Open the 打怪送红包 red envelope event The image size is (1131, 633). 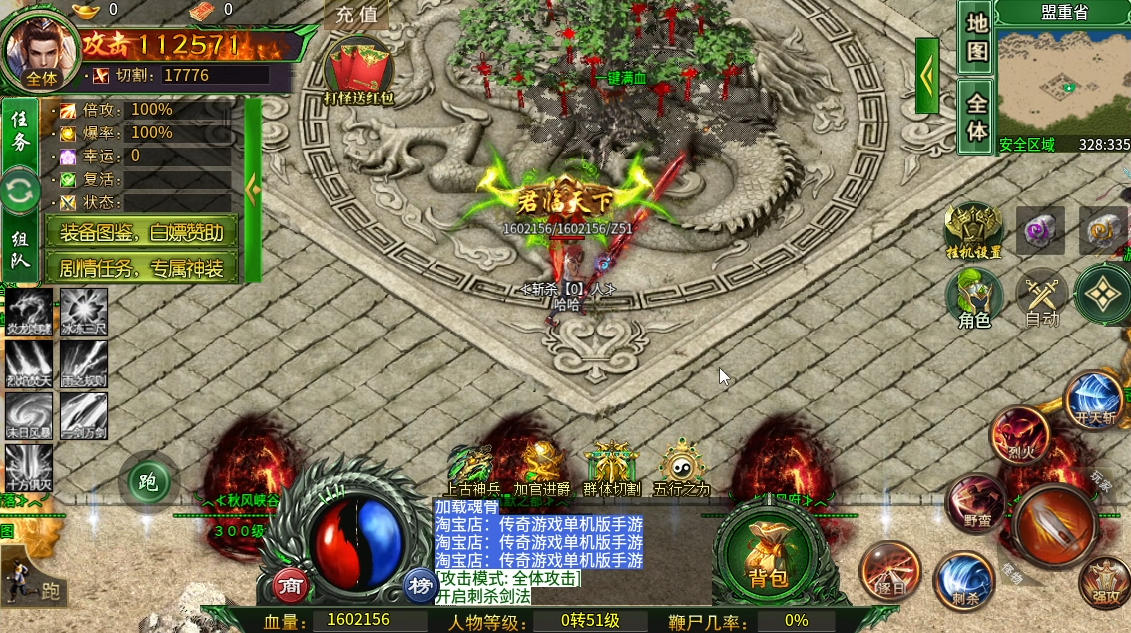(359, 73)
